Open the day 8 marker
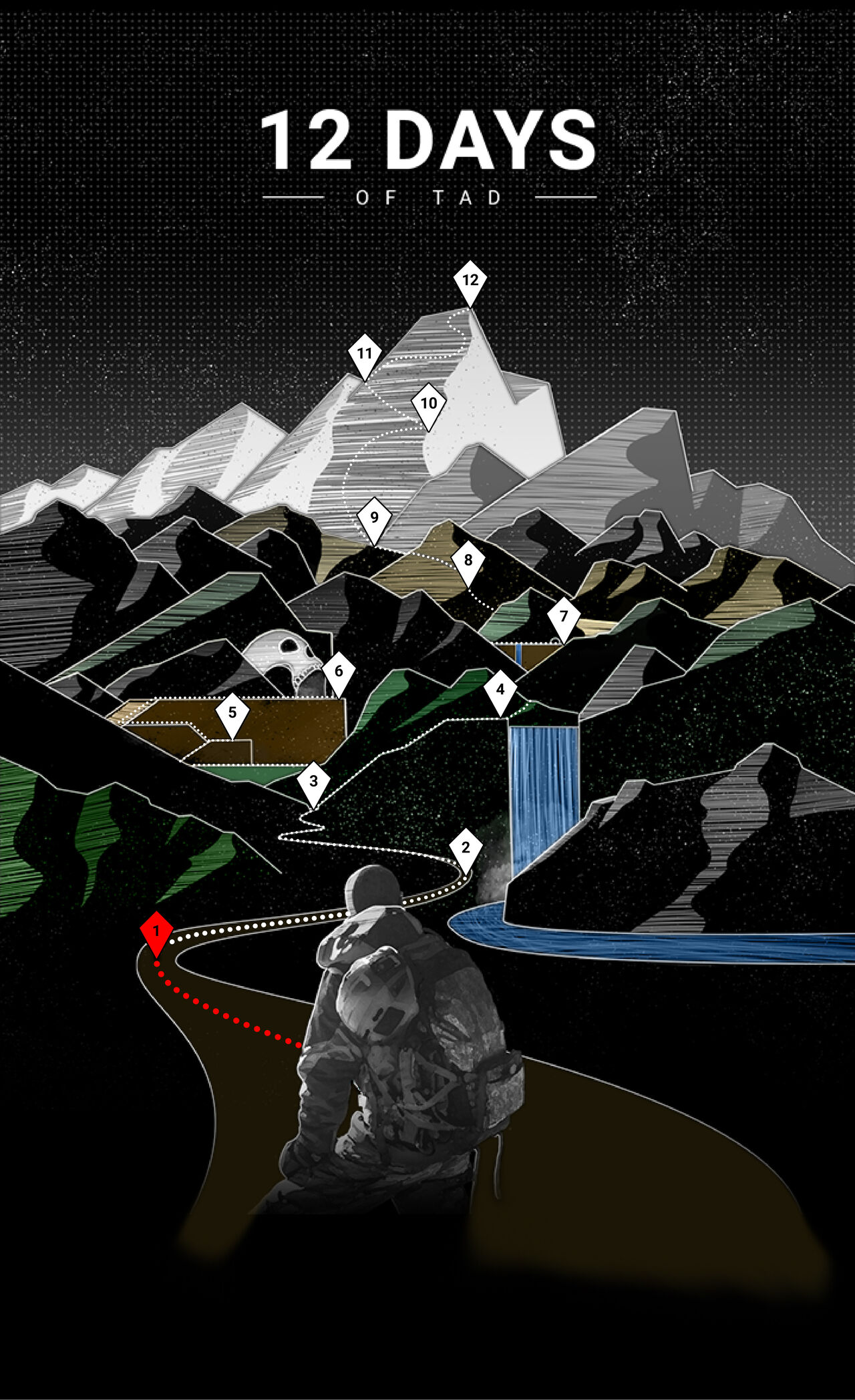 click(x=468, y=561)
